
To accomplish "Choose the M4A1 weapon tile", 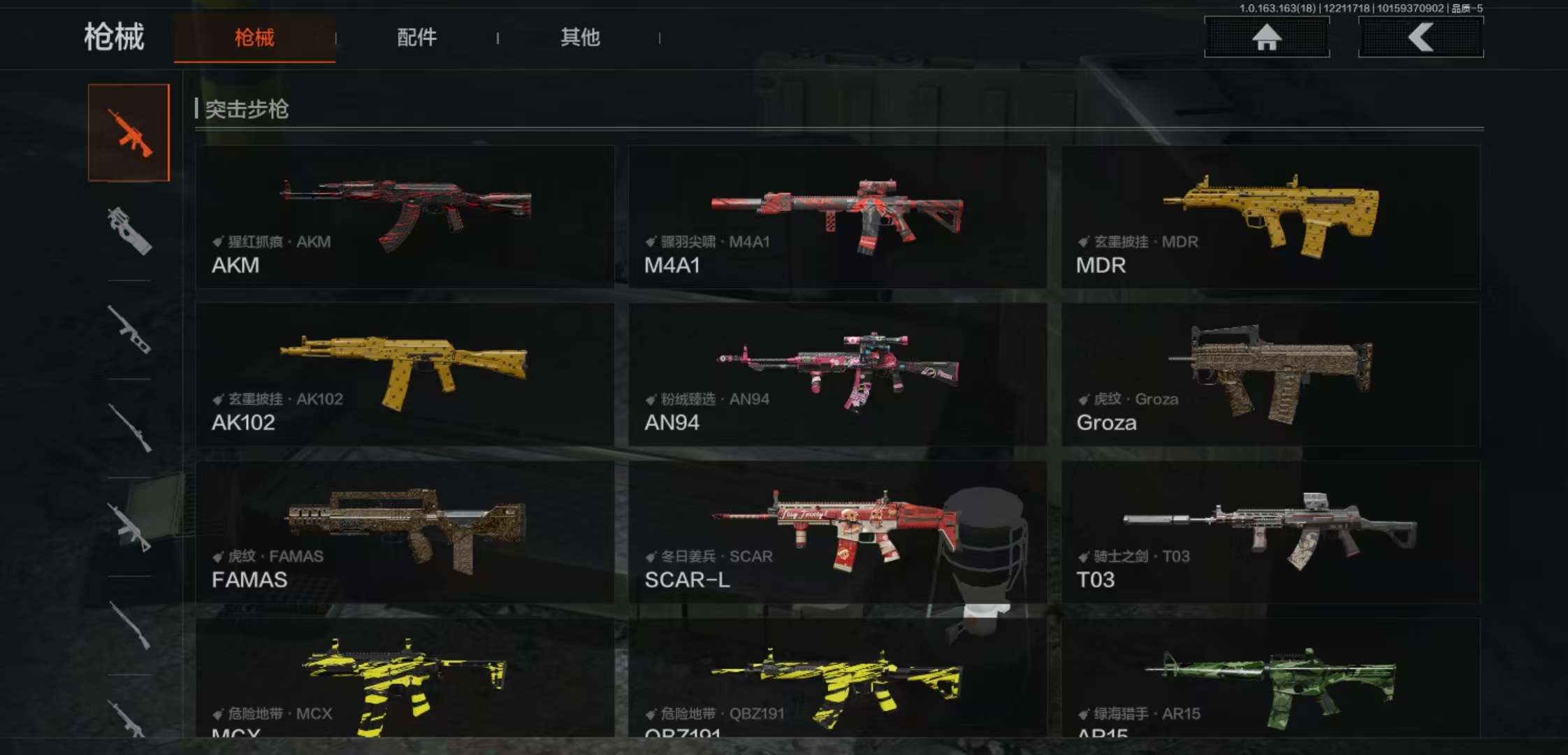I will (x=837, y=217).
